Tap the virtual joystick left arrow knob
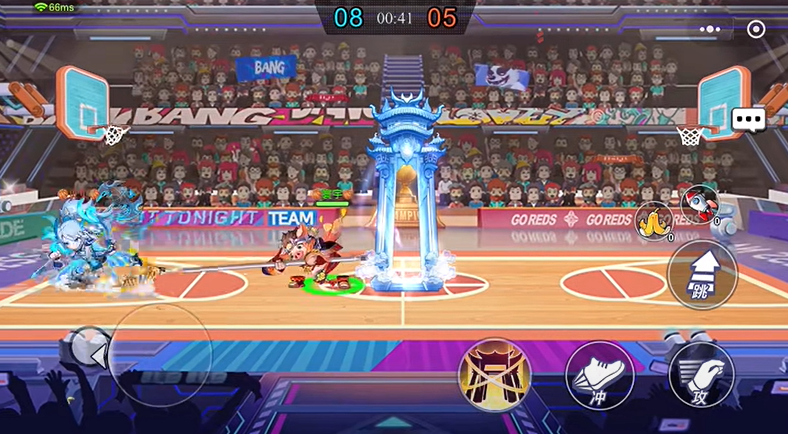The image size is (788, 434). (97, 354)
